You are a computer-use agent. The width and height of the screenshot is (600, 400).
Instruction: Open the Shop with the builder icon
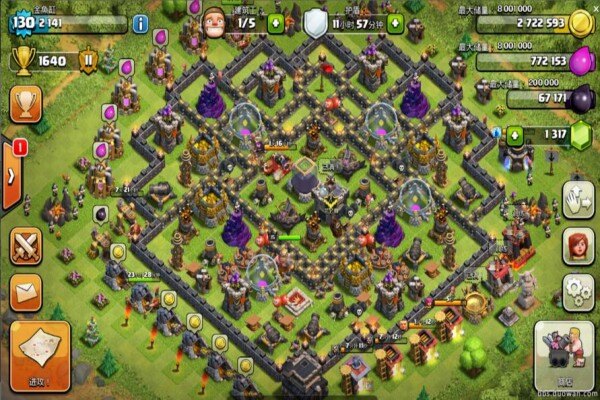pos(563,357)
